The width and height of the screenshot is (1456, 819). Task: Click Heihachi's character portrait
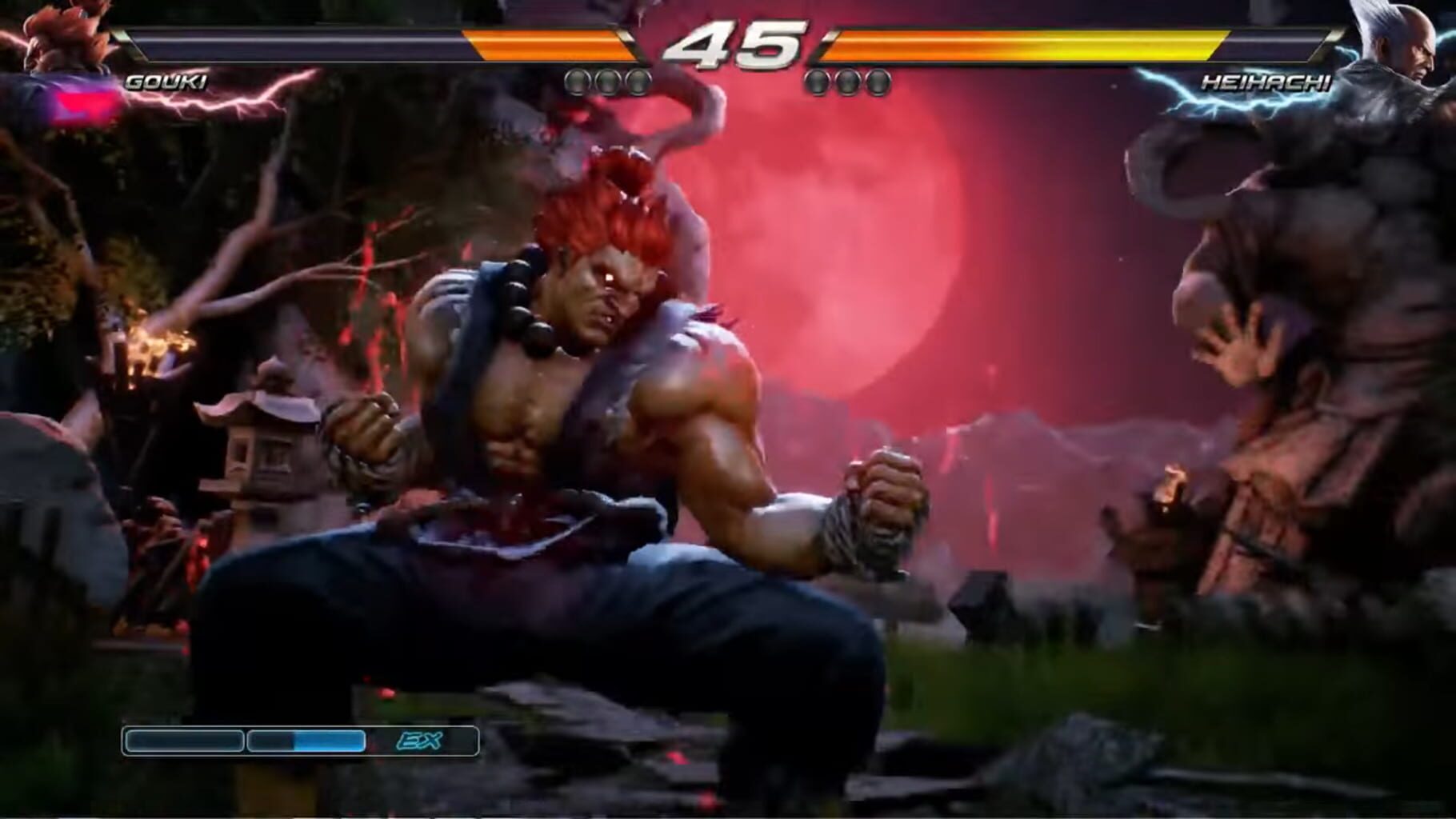(1404, 44)
